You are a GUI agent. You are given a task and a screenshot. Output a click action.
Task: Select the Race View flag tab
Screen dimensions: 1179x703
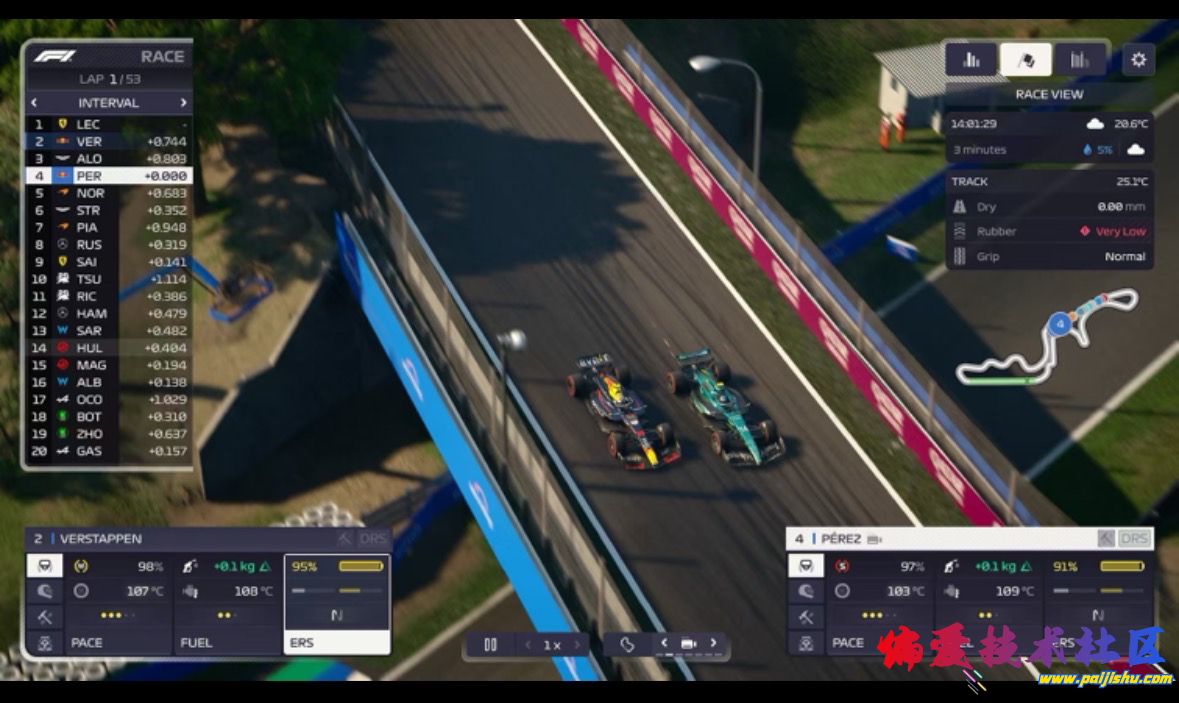1025,60
